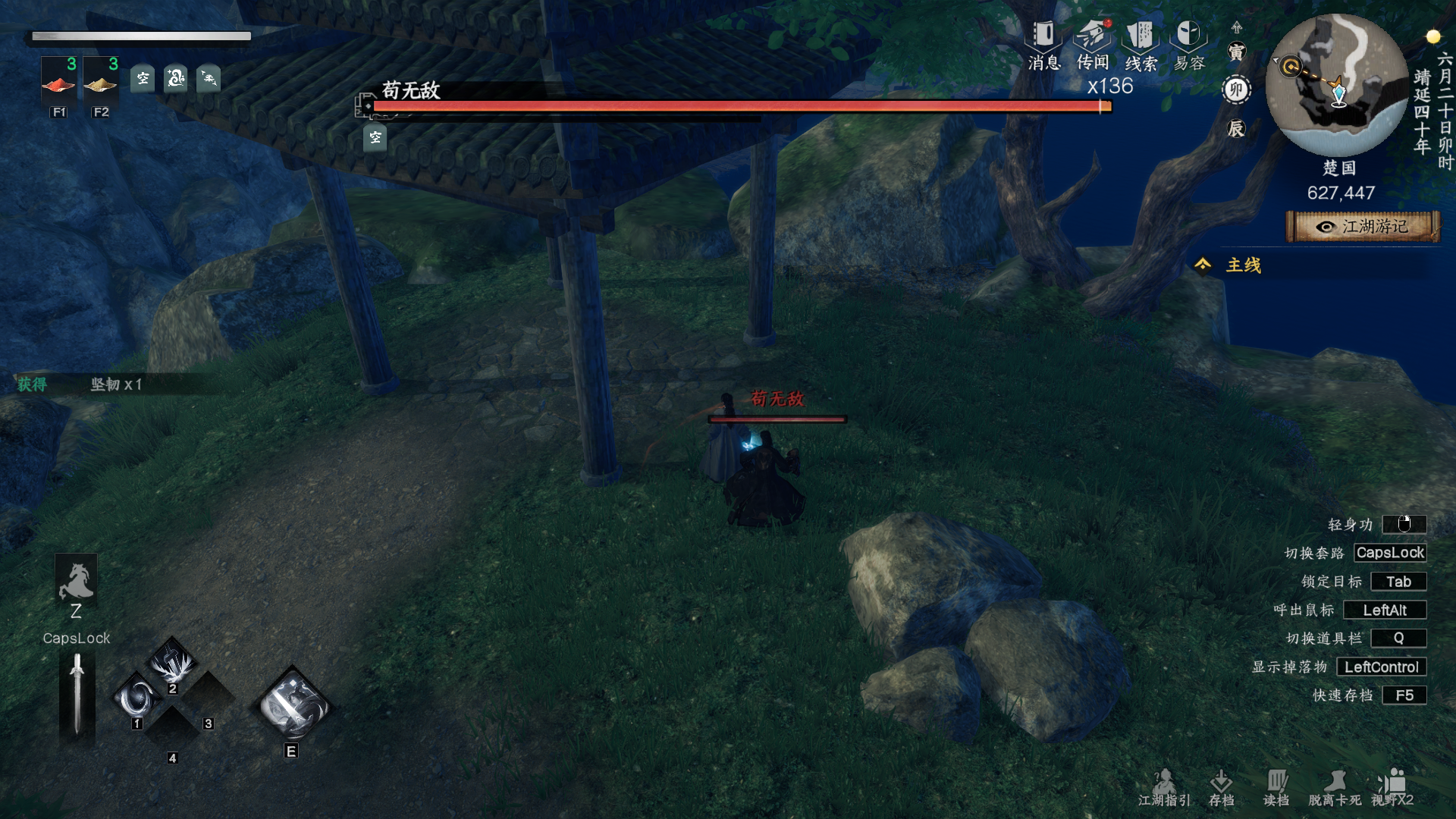
Task: Click the 存档 save game button
Action: click(x=1221, y=787)
